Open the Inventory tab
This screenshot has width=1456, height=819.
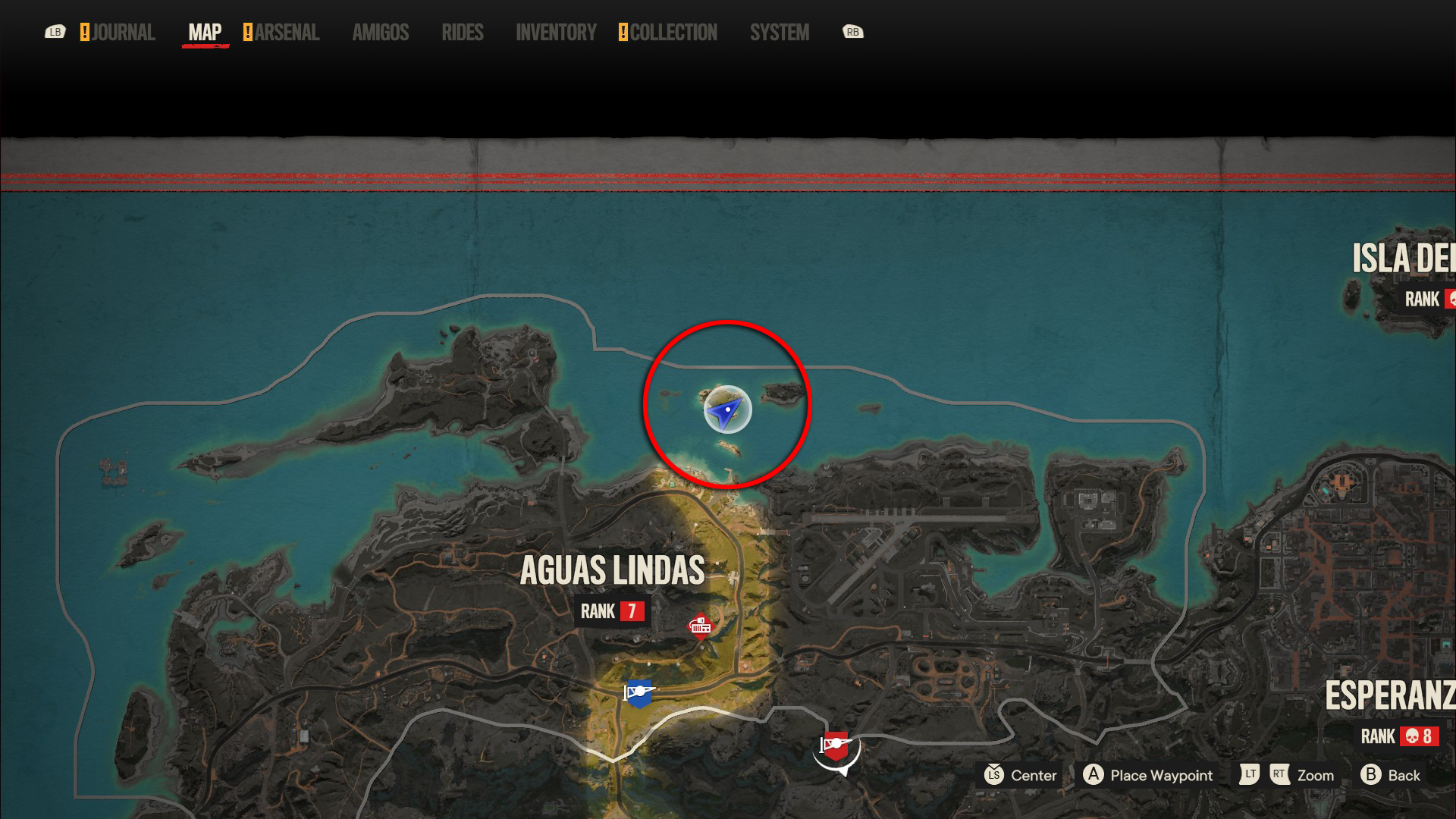(556, 33)
